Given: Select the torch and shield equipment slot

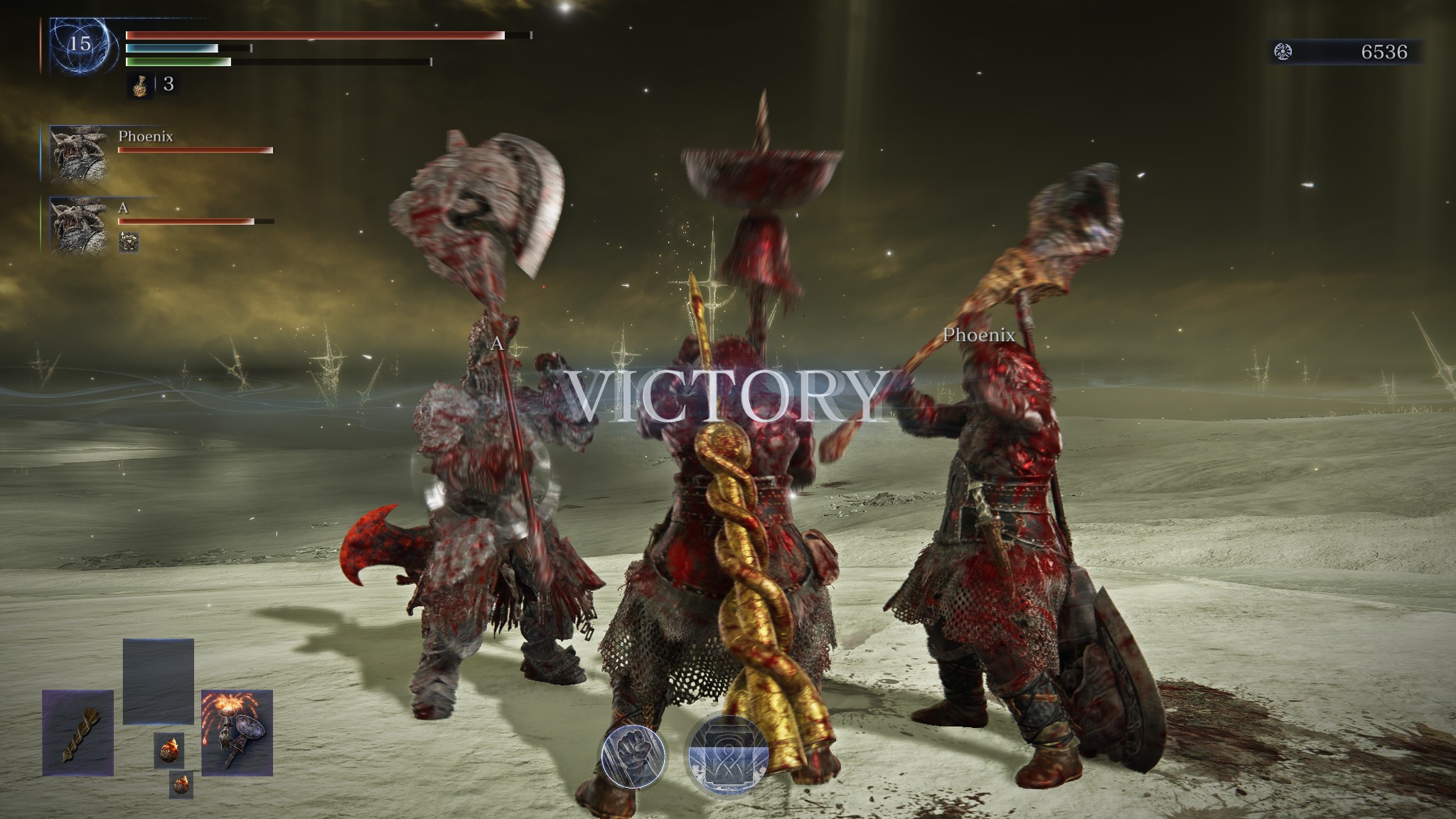Looking at the screenshot, I should [x=237, y=733].
